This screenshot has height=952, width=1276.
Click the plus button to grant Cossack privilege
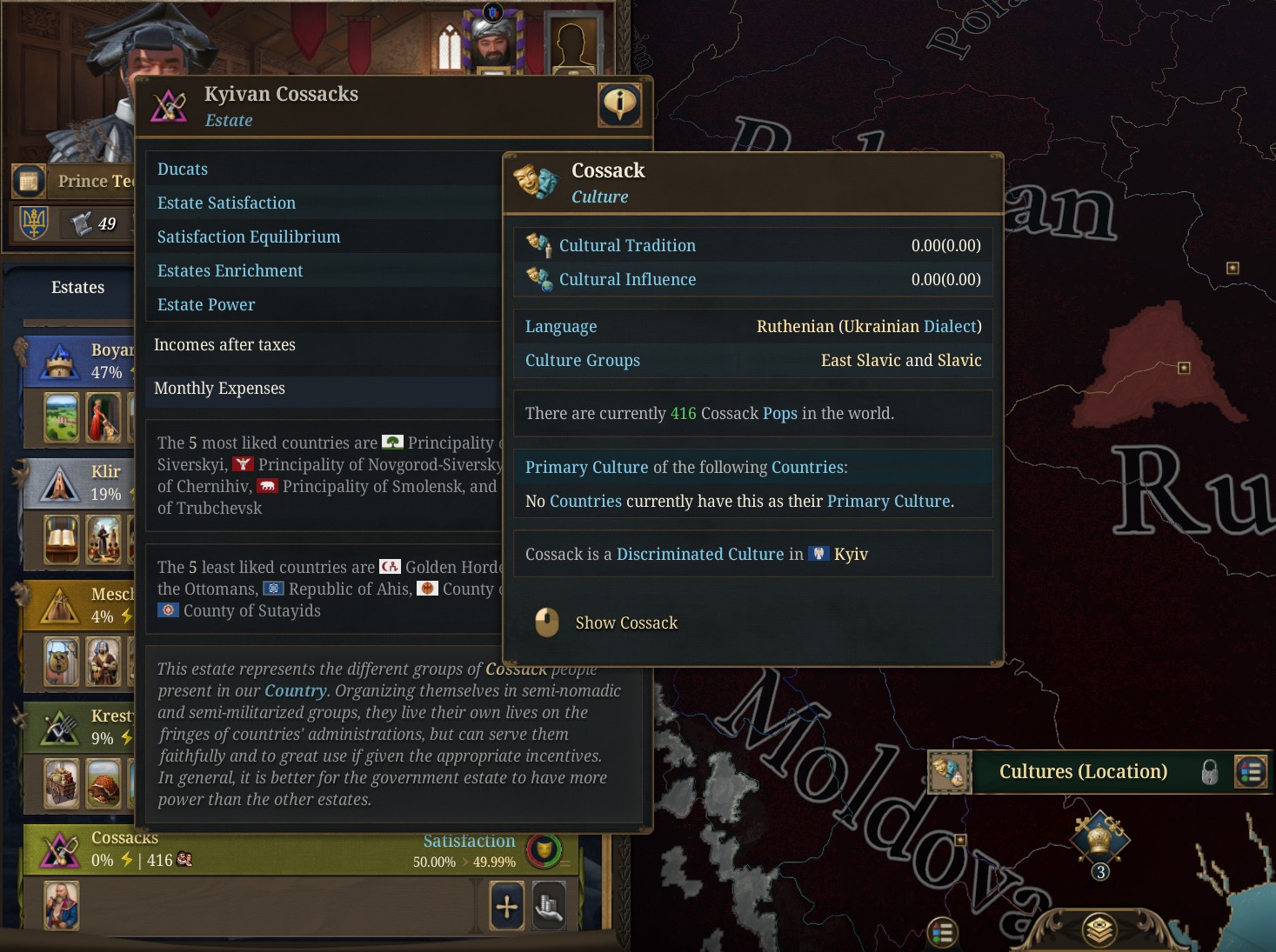click(506, 905)
